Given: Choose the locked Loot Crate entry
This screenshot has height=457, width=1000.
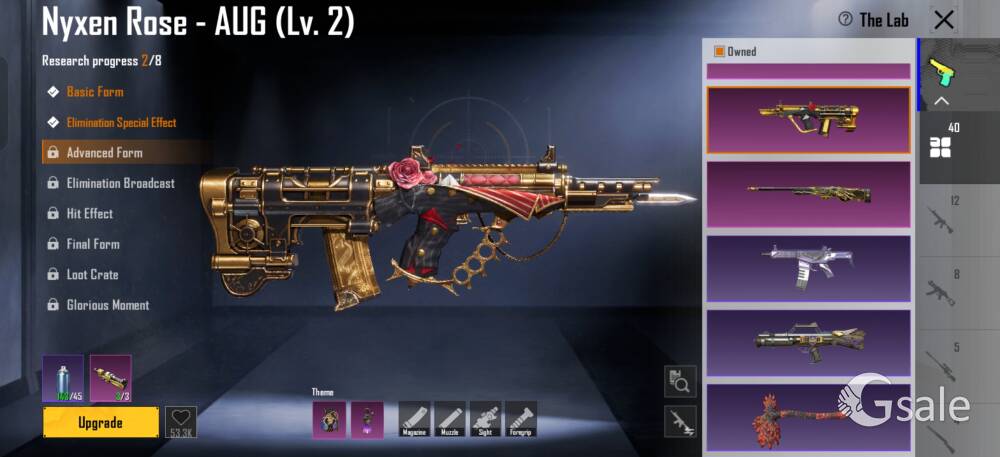Looking at the screenshot, I should 92,275.
